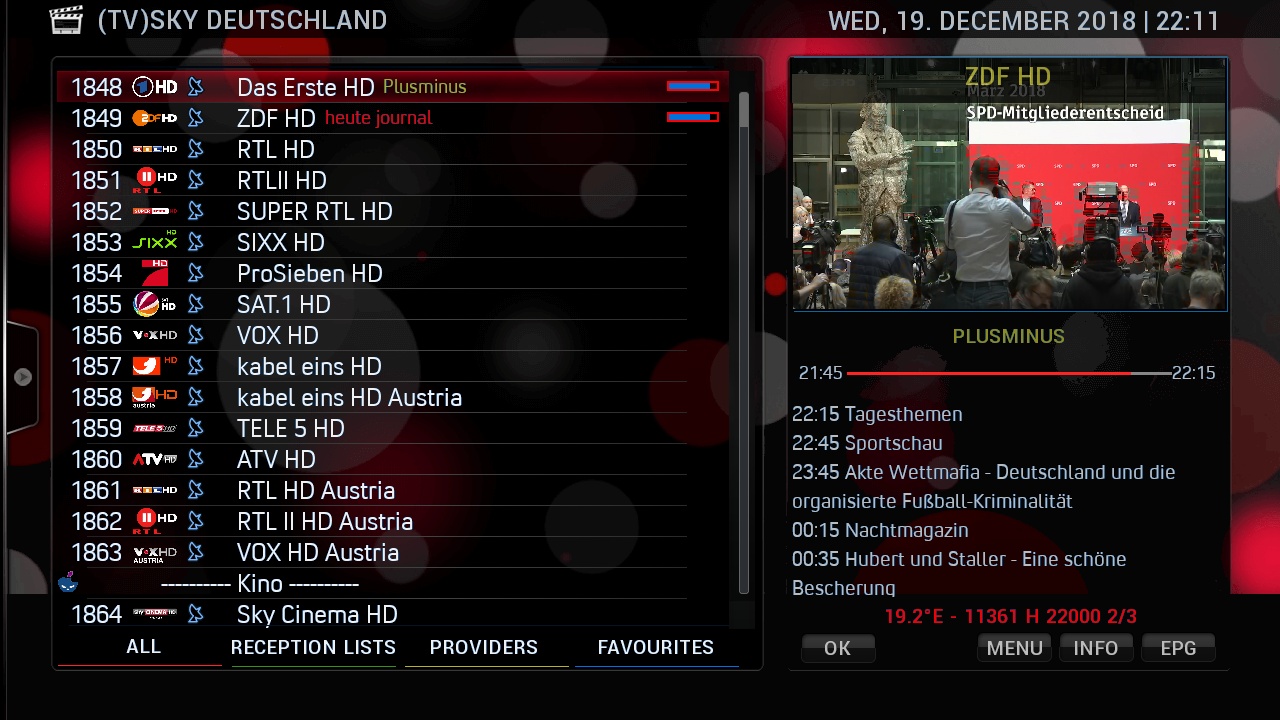Open the MENU button
Screen dimensions: 1280x720
1014,648
